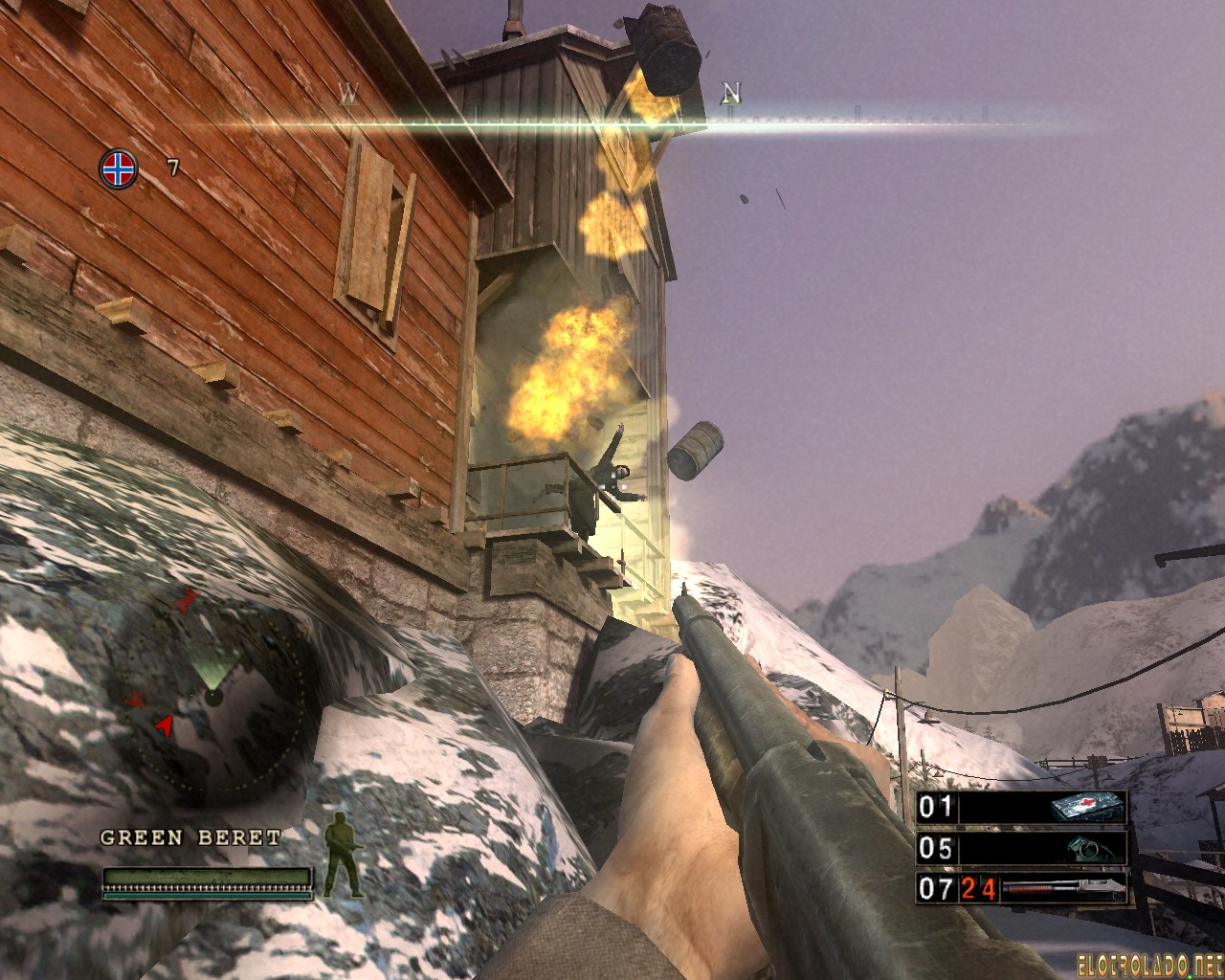Choose the grenade inventory slot
The height and width of the screenshot is (980, 1225).
click(x=1021, y=848)
